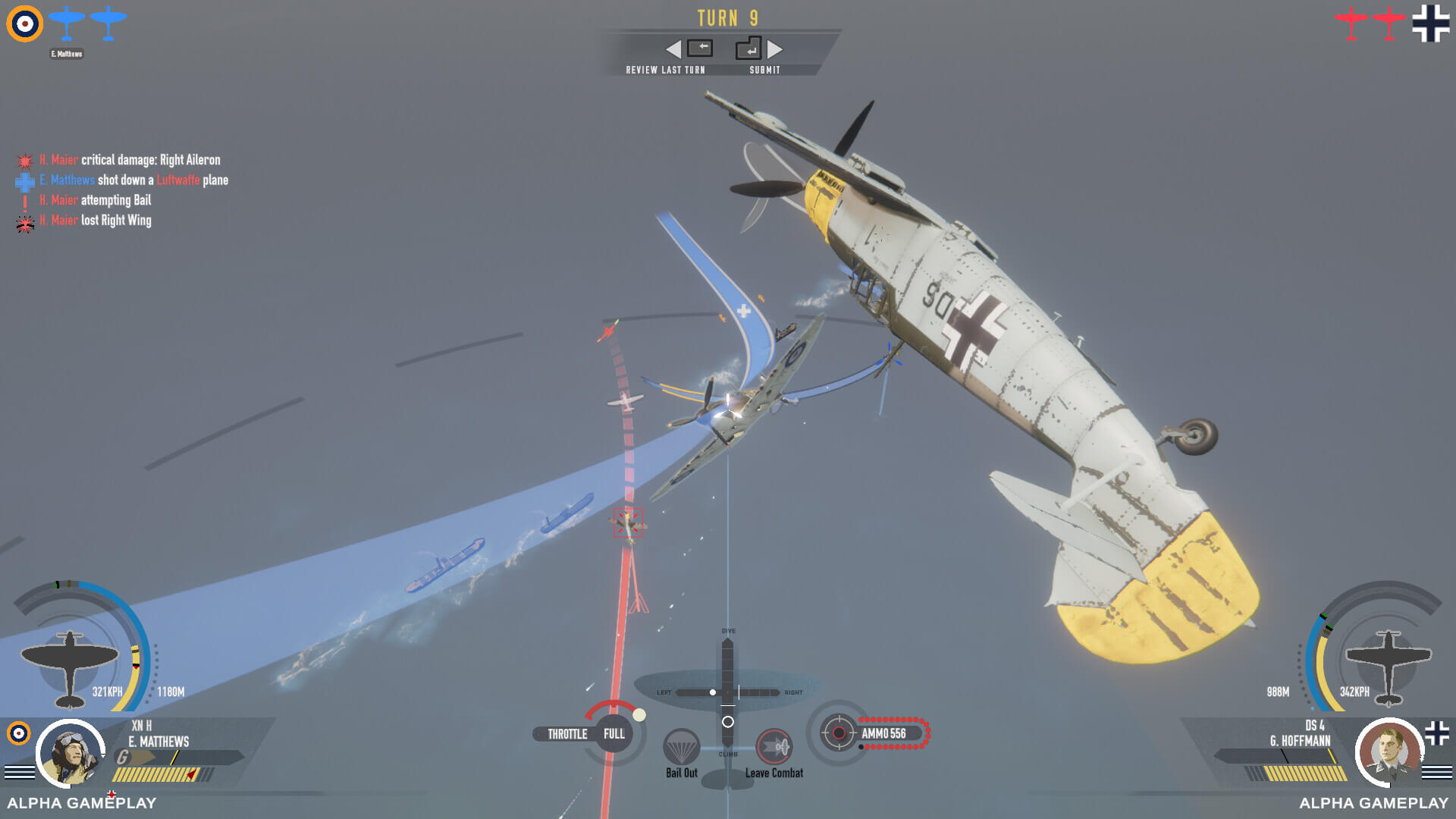Select the Submit label
Image resolution: width=1456 pixels, height=819 pixels.
pyautogui.click(x=766, y=69)
